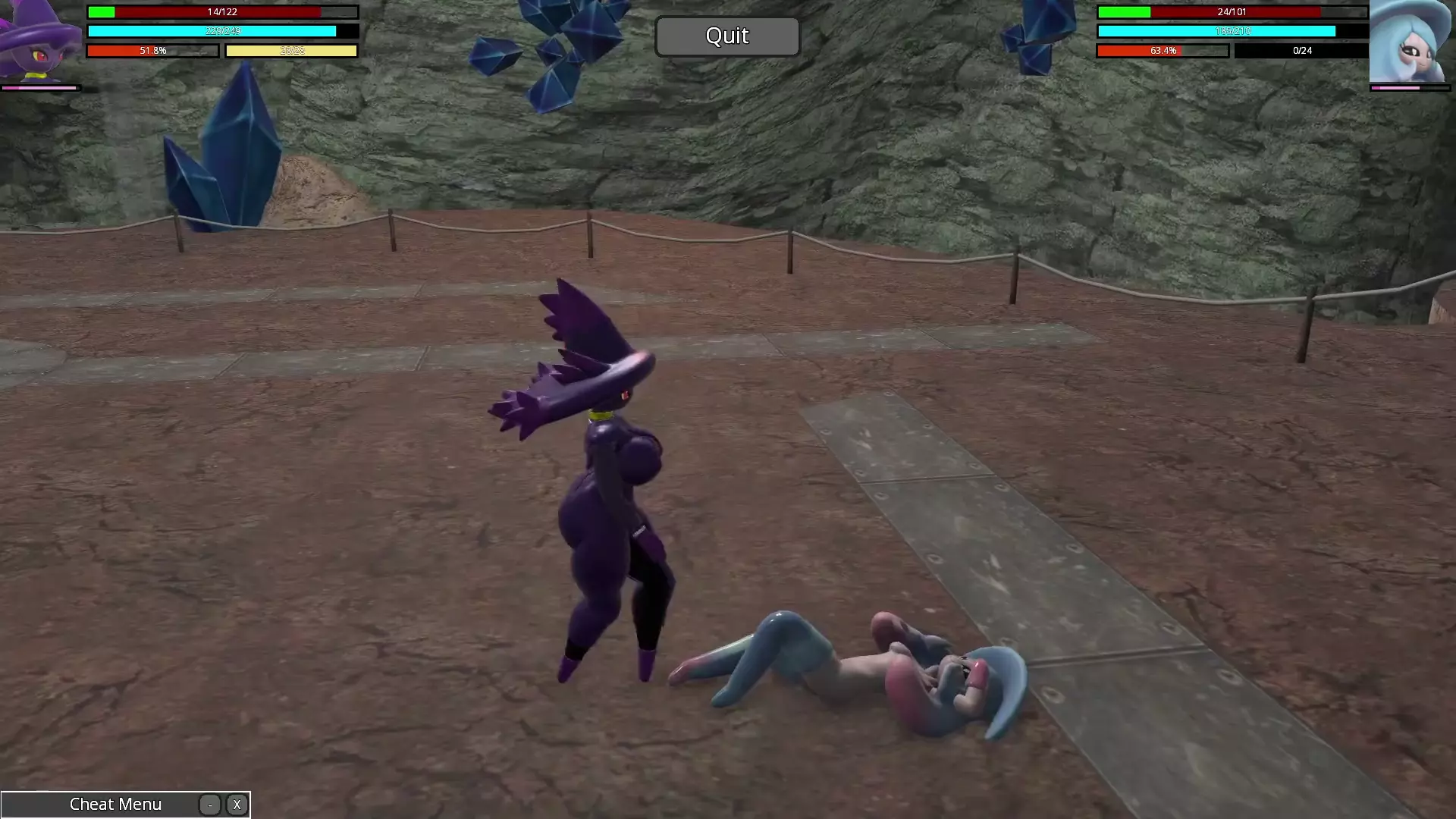Minimize the Cheat Menu panel

pyautogui.click(x=210, y=805)
